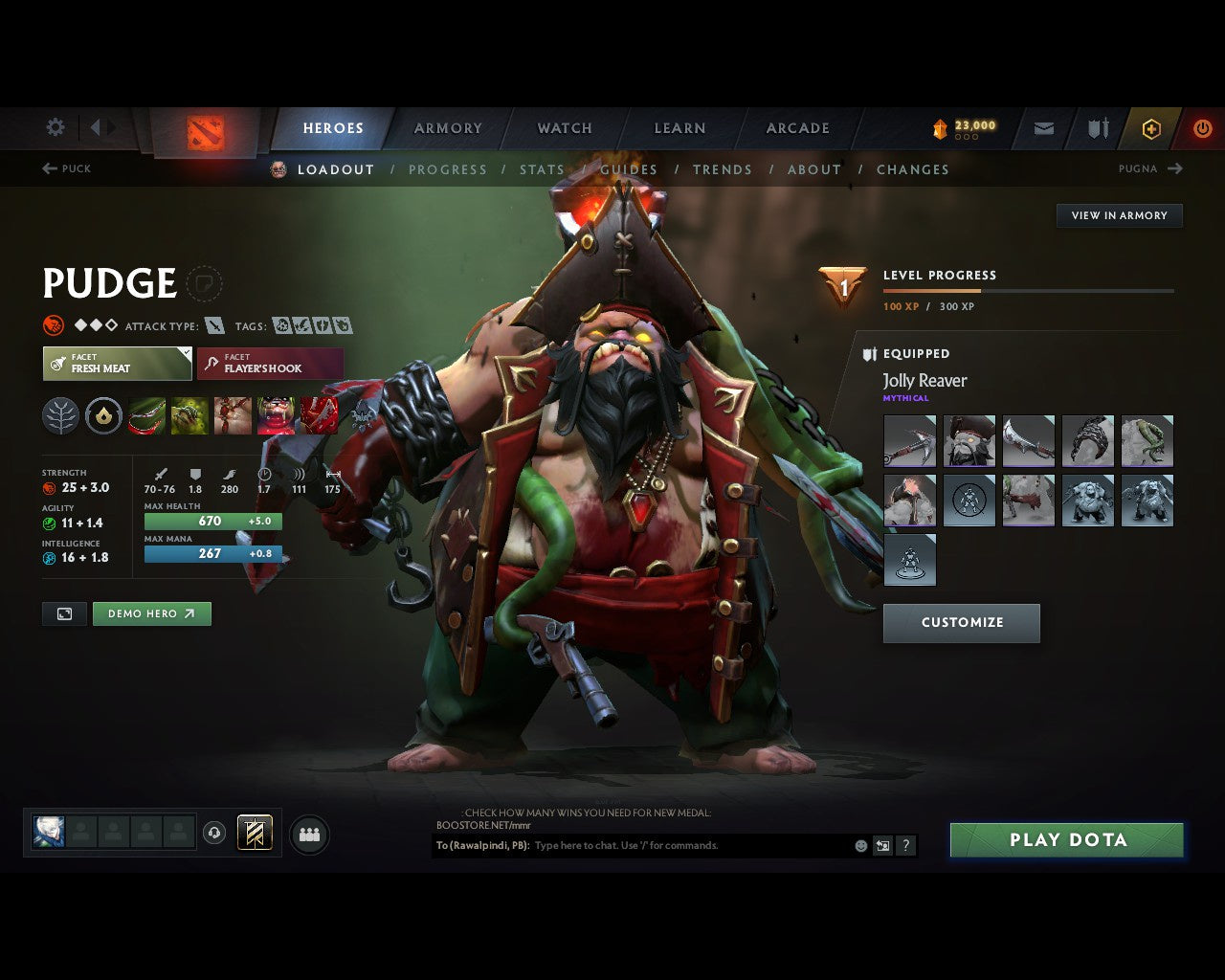1225x980 pixels.
Task: Select the Flesh Heap ability icon
Action: (233, 414)
